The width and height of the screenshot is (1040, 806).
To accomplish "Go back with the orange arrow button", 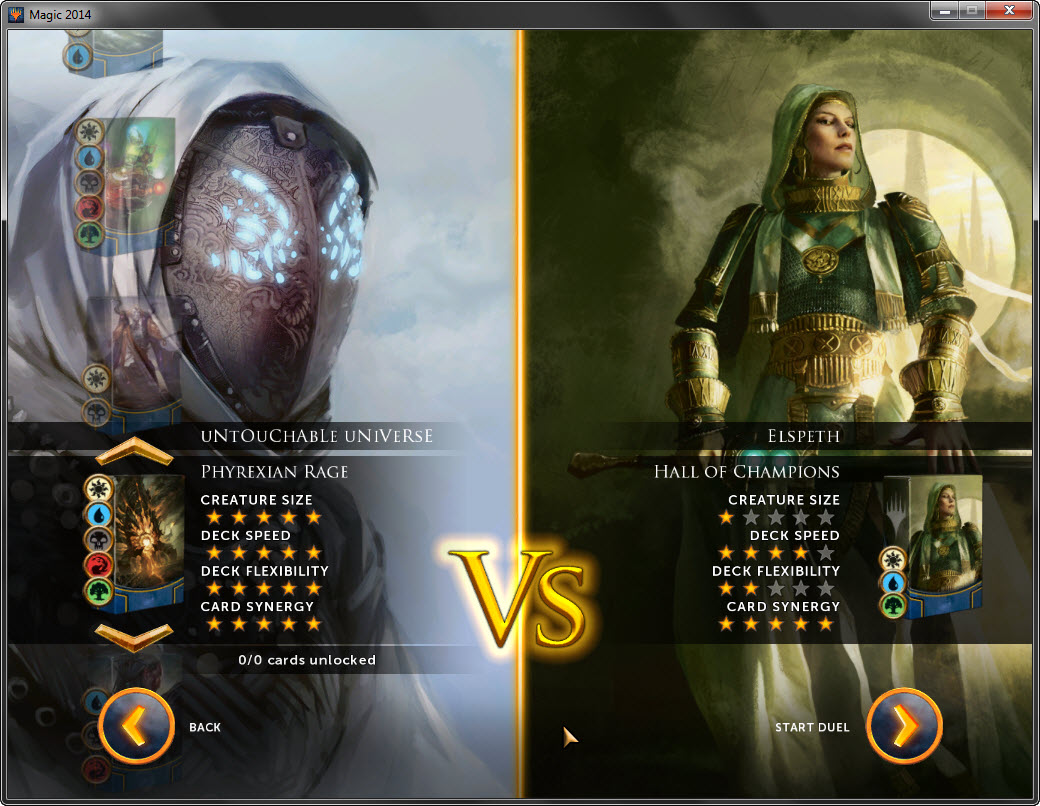I will click(x=137, y=727).
